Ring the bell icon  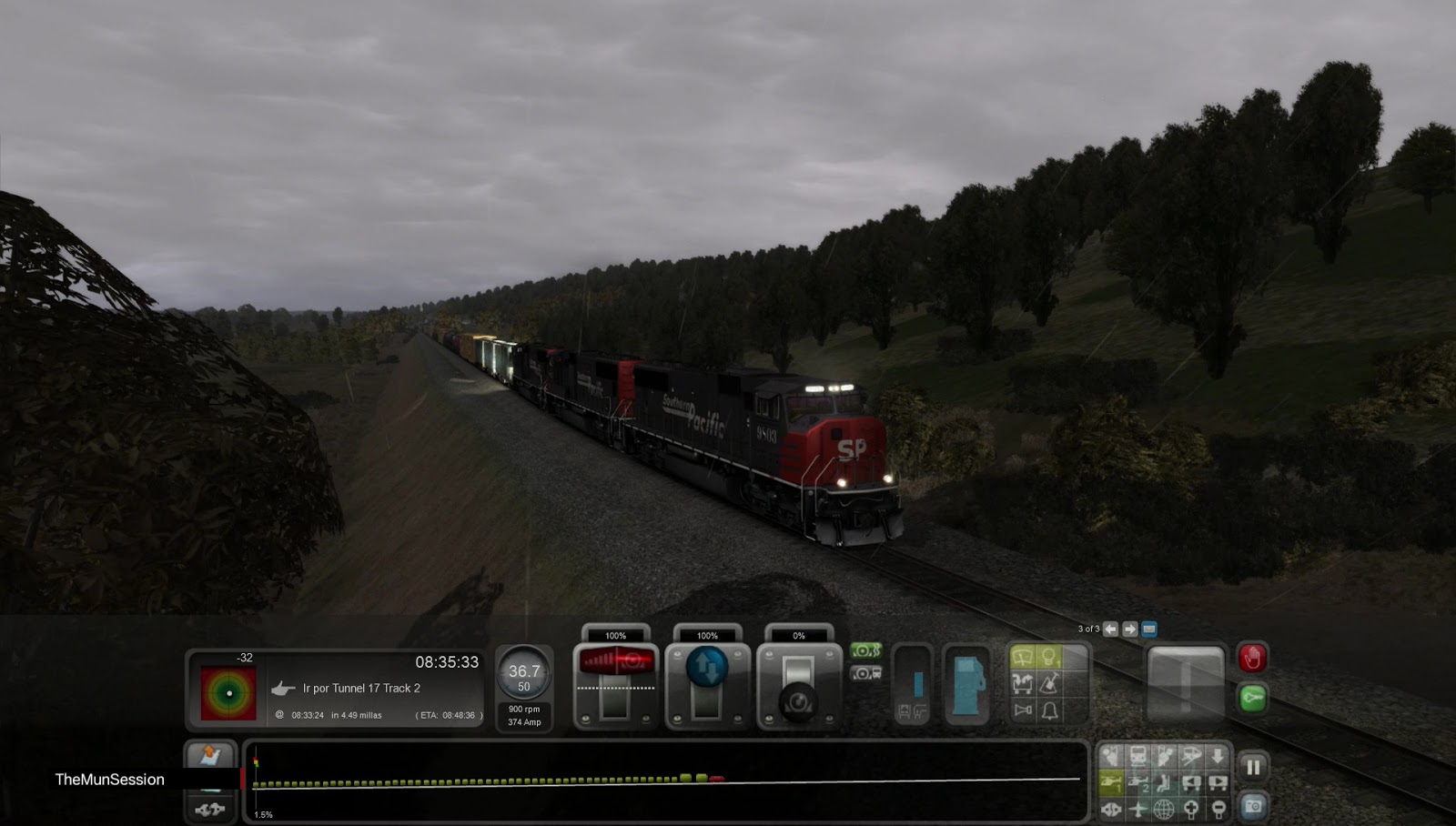1048,710
